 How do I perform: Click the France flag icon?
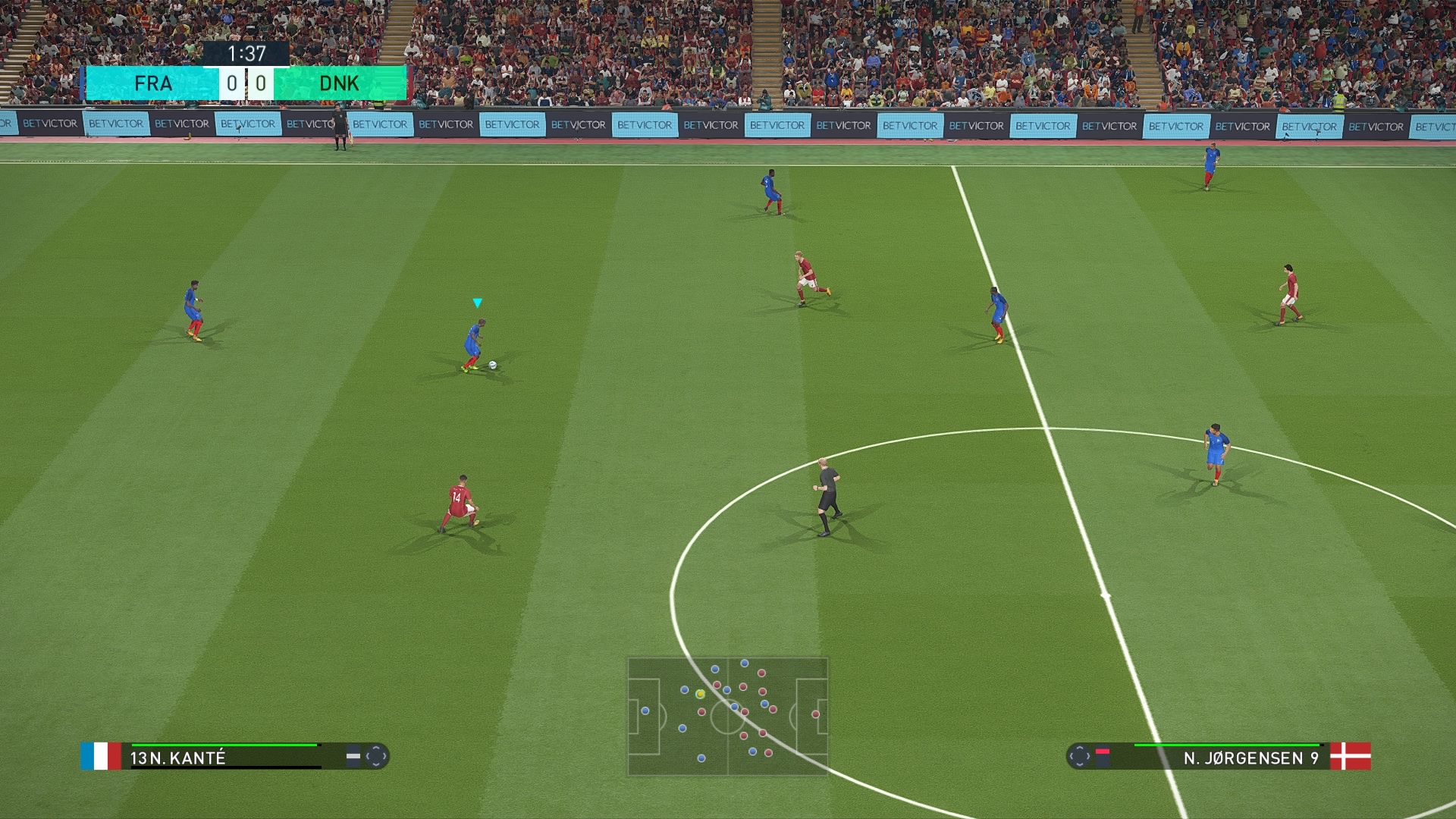coord(101,756)
